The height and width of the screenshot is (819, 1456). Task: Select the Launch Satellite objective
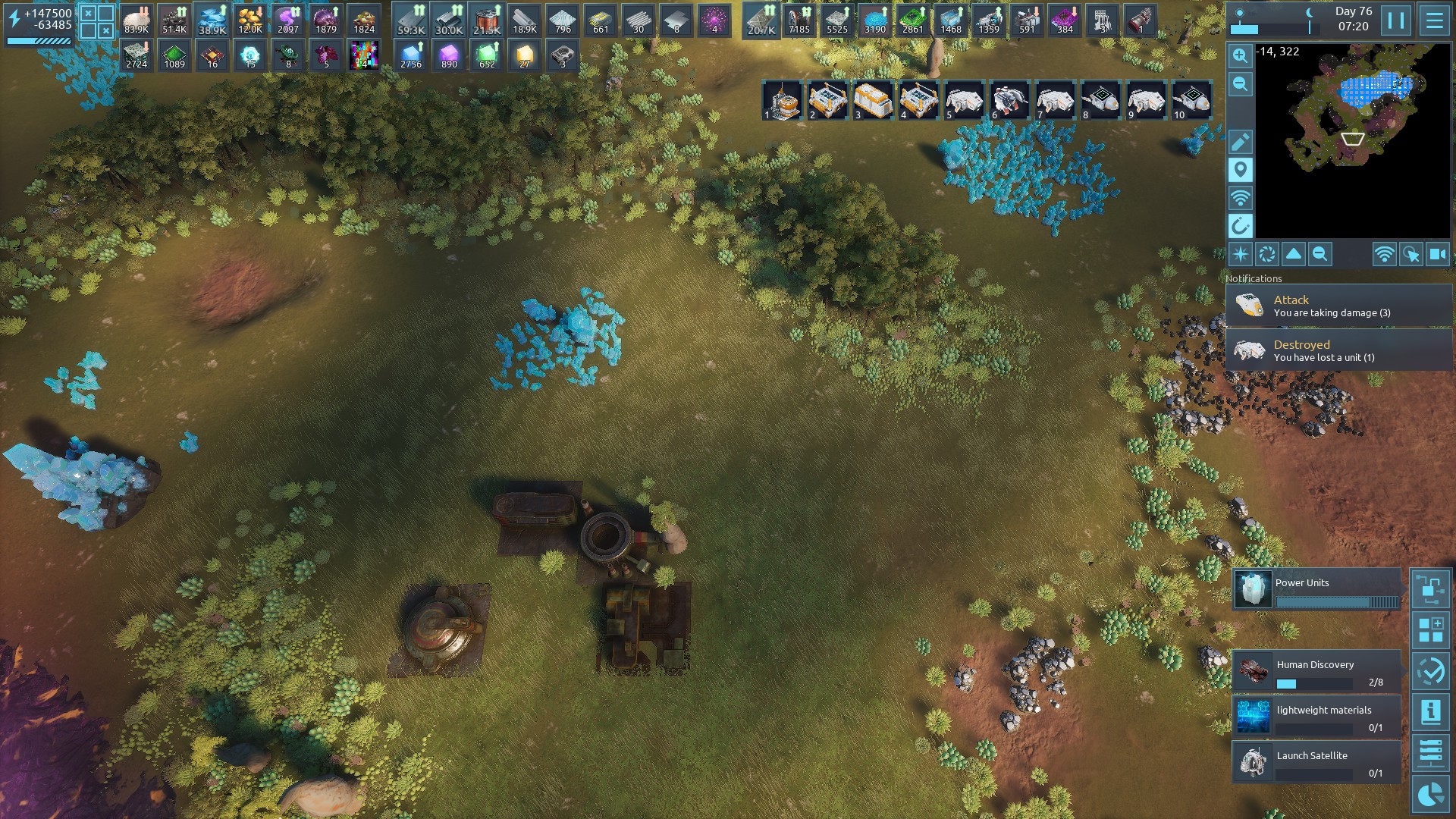pyautogui.click(x=1316, y=762)
